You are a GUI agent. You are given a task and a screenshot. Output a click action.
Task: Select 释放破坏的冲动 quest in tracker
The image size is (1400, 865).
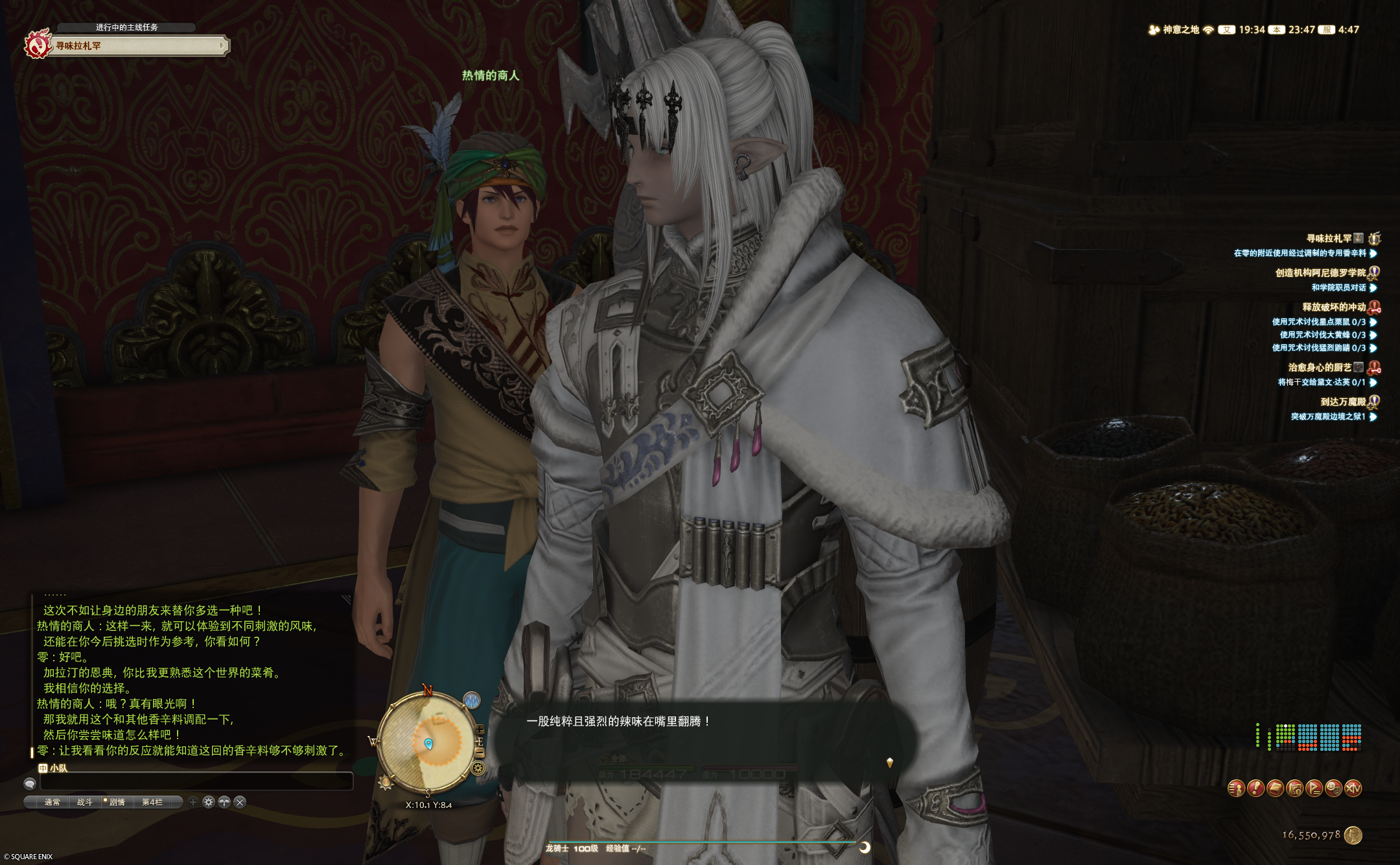(1333, 307)
